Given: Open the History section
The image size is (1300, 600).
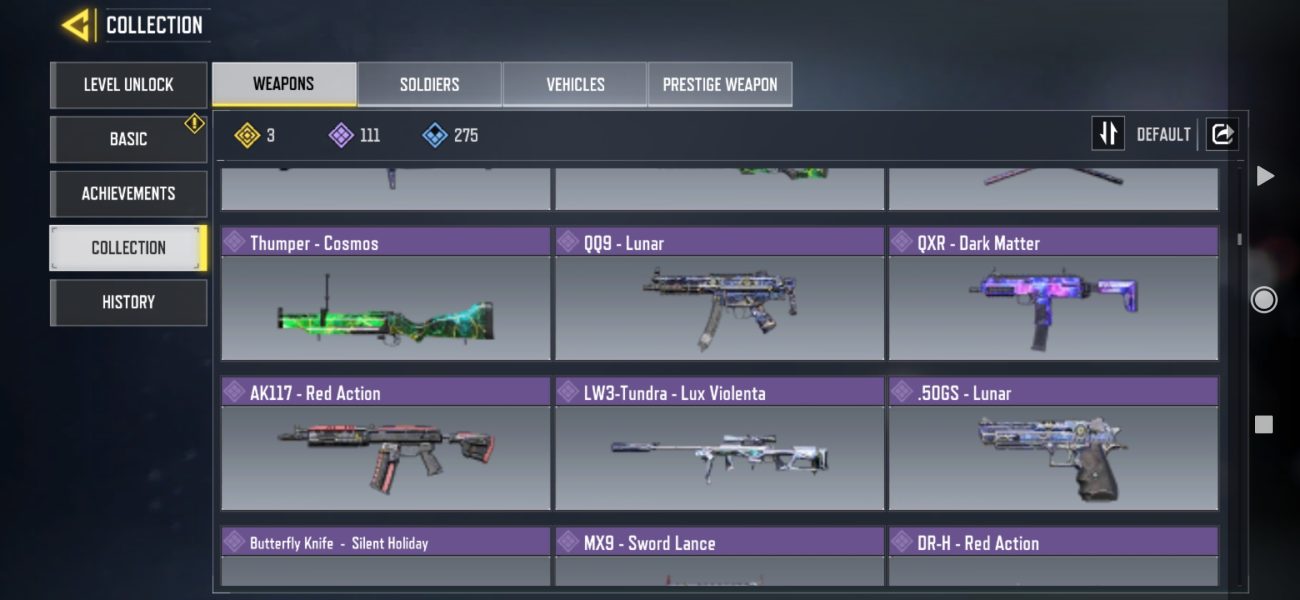Looking at the screenshot, I should (128, 302).
